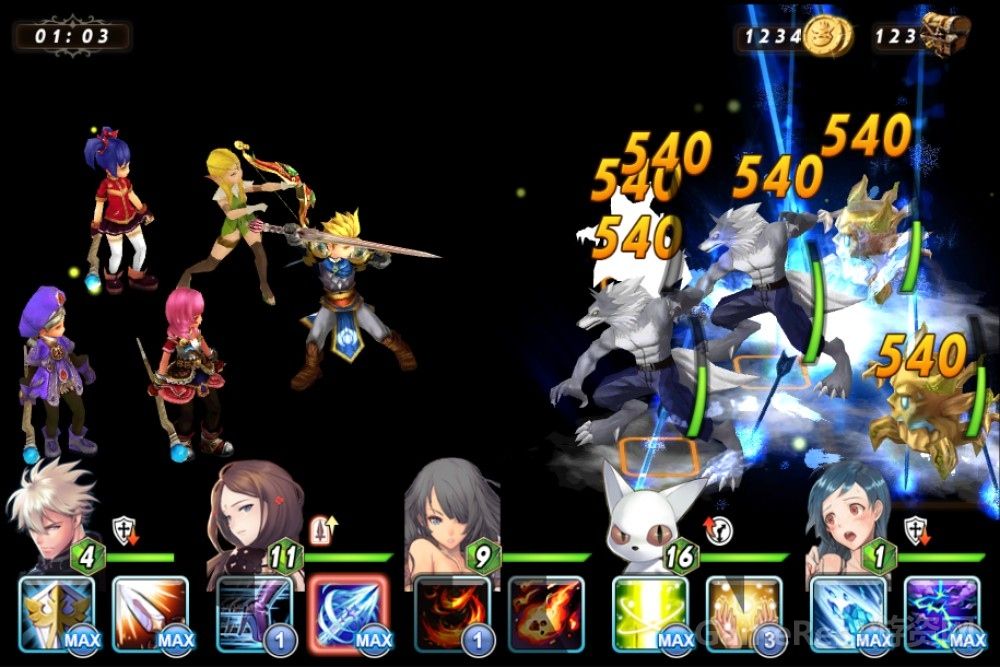
Task: Cast the golden glowing hands skill
Action: pyautogui.click(x=744, y=613)
